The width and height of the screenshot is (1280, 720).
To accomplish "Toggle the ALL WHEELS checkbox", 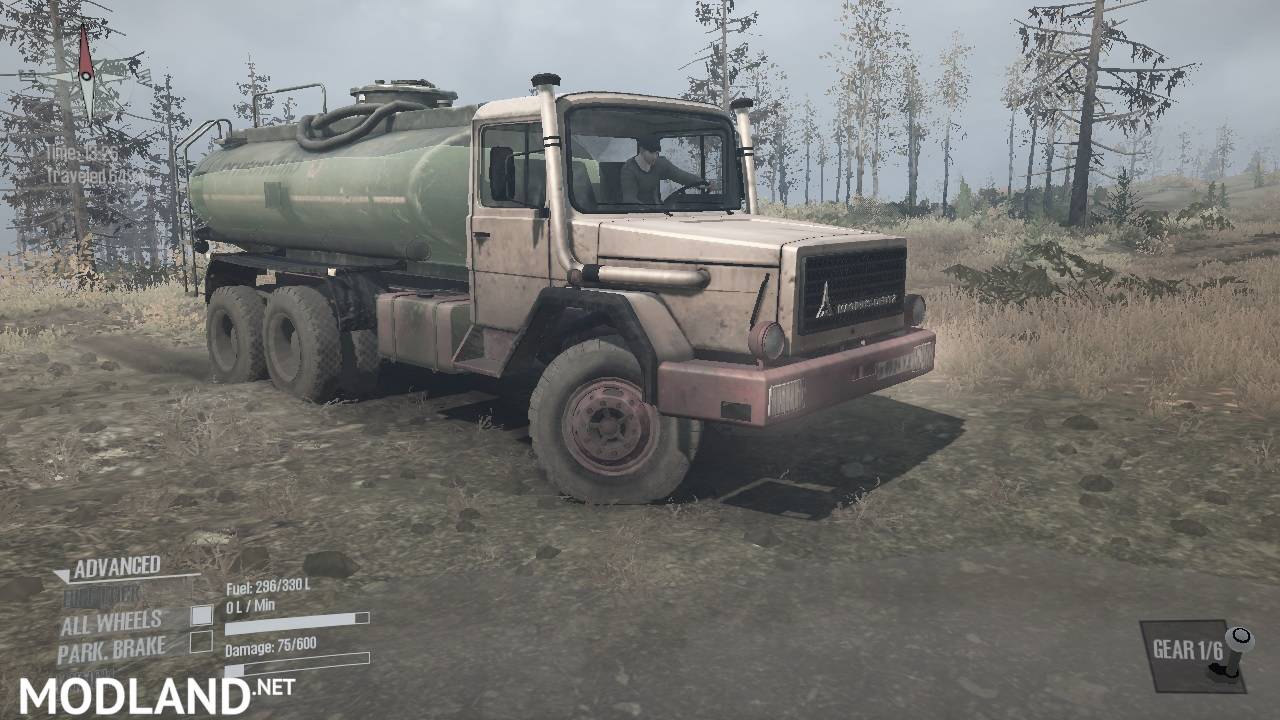I will point(202,618).
